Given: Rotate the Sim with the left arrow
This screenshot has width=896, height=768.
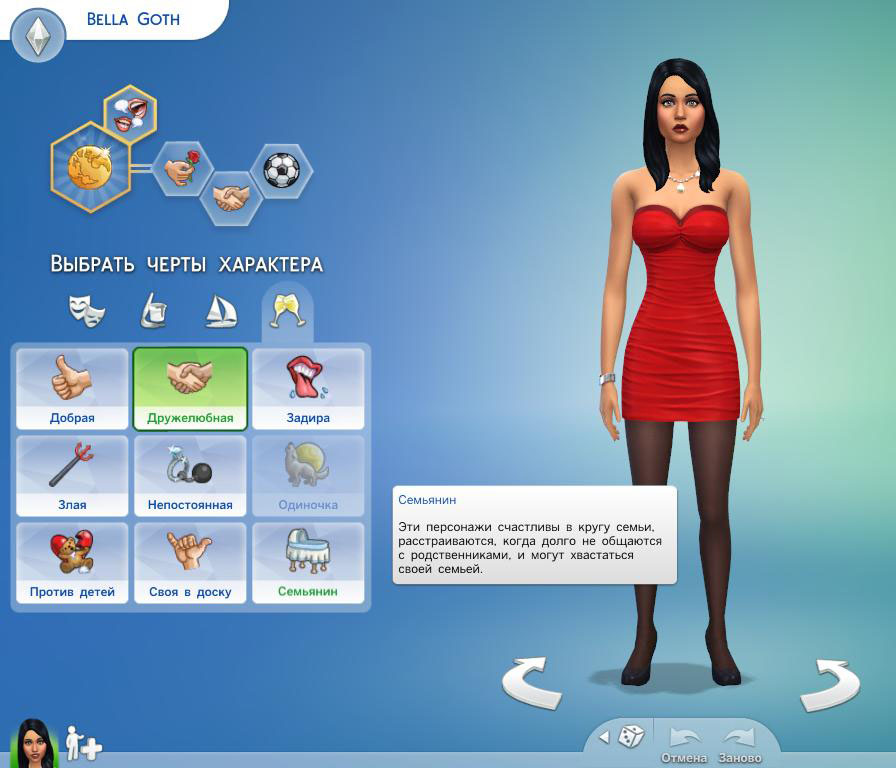Looking at the screenshot, I should click(530, 683).
